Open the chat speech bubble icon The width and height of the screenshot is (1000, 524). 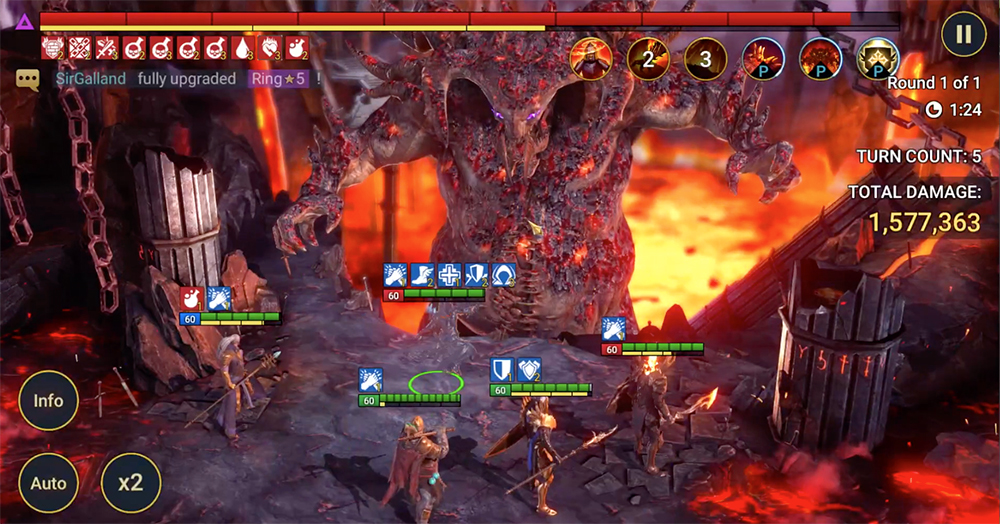27,80
